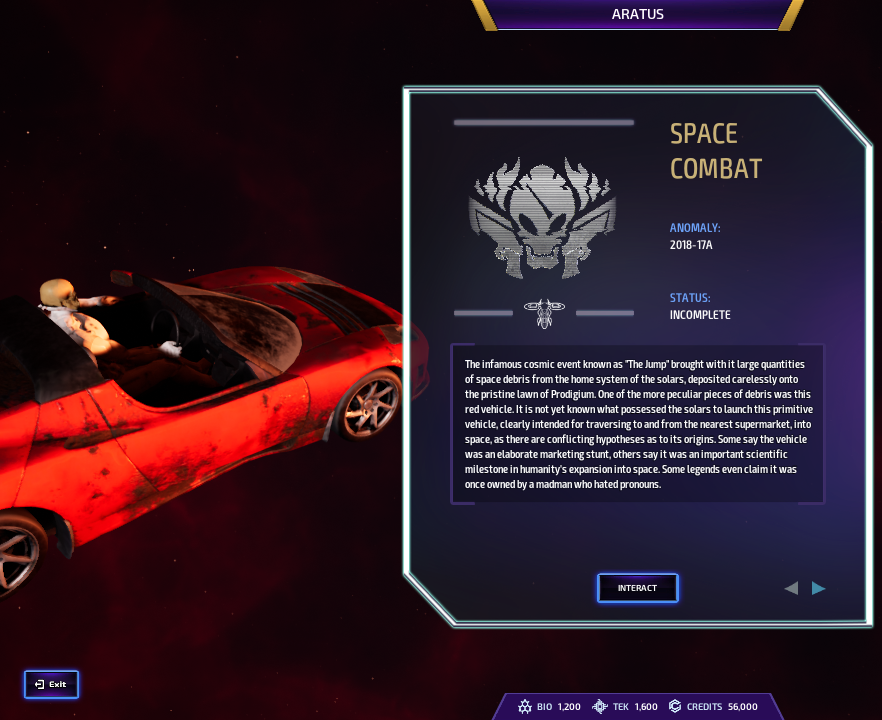Go to the previous anomaly page arrow
Screen dimensions: 882x720
791,588
